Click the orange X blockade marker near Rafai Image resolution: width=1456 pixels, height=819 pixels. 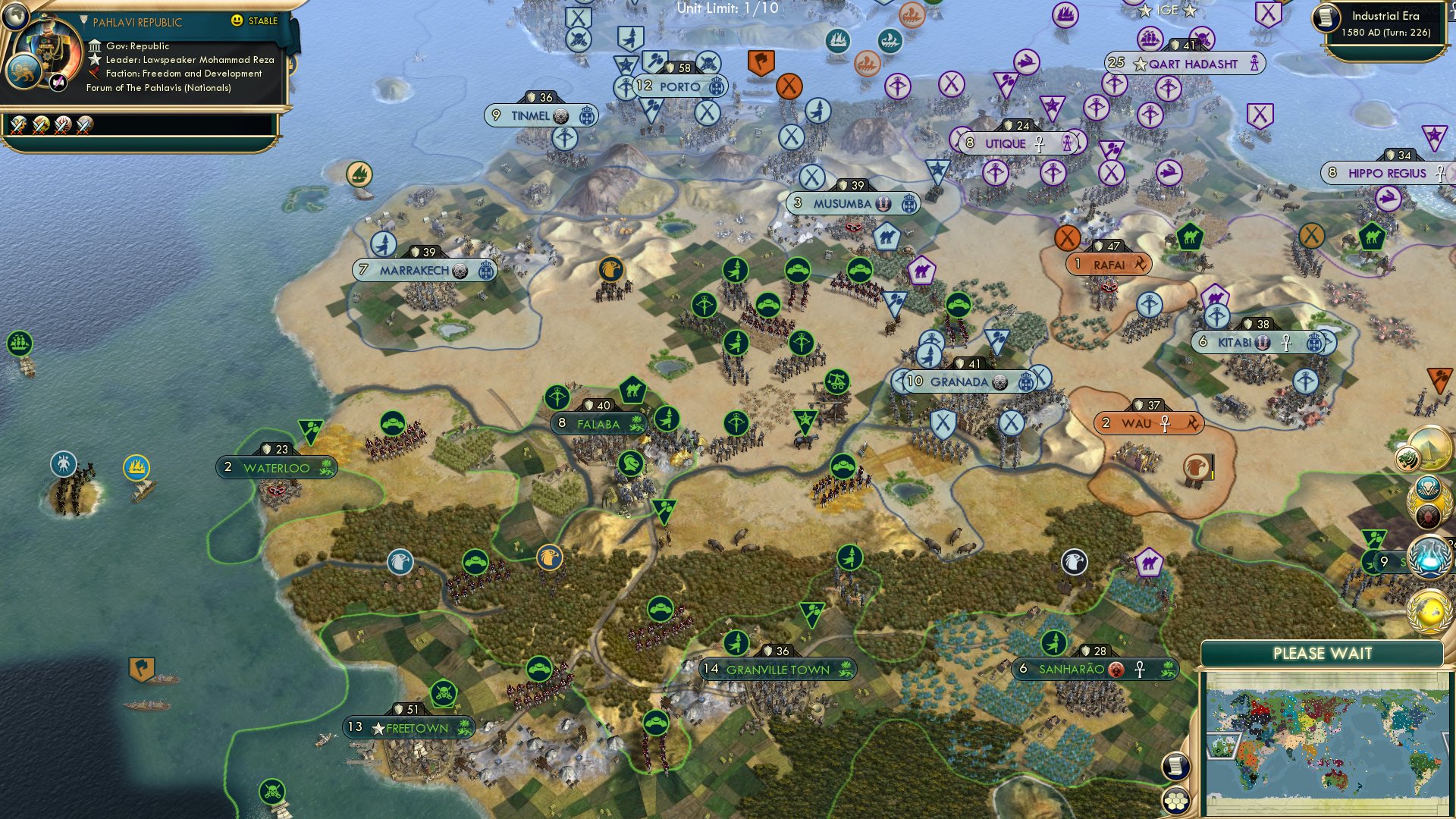tap(1068, 237)
